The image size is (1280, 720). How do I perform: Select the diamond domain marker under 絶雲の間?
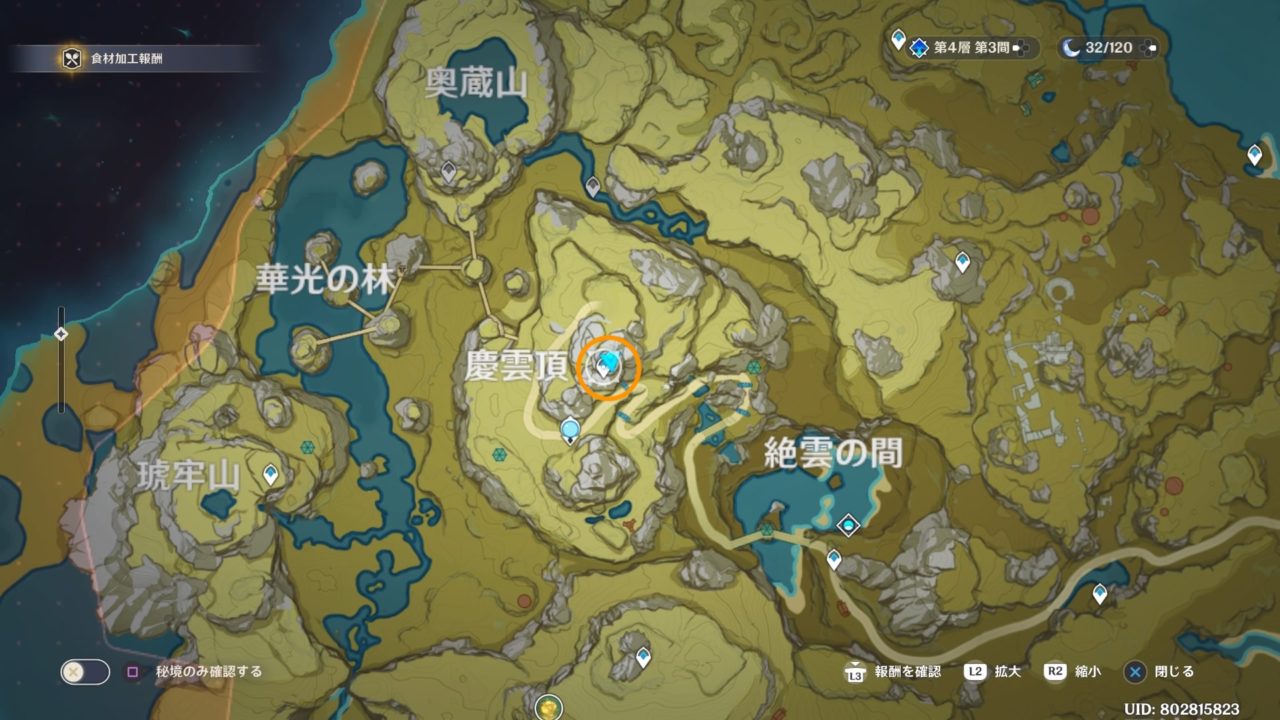[849, 525]
